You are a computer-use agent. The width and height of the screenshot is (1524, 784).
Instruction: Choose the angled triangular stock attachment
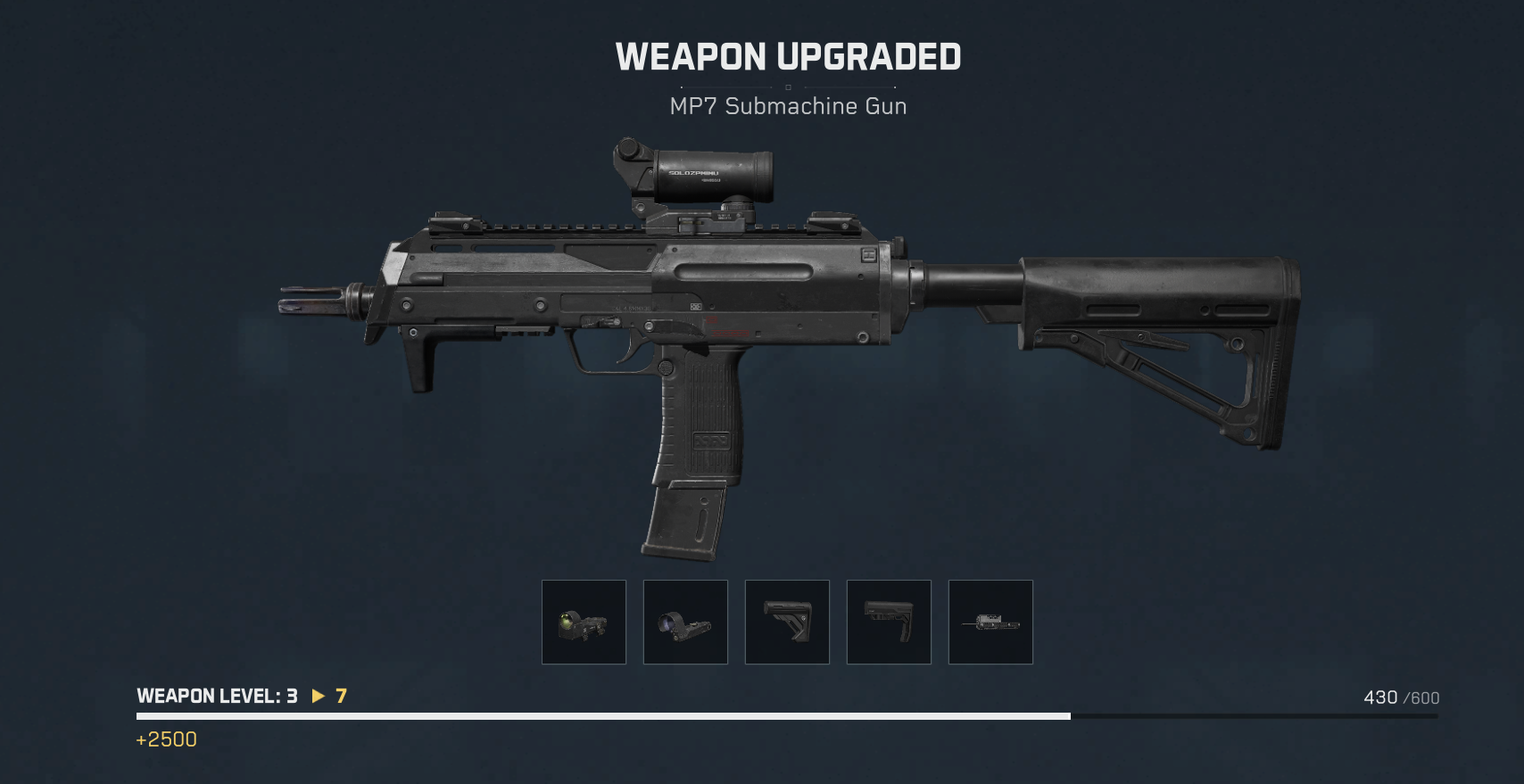click(787, 623)
